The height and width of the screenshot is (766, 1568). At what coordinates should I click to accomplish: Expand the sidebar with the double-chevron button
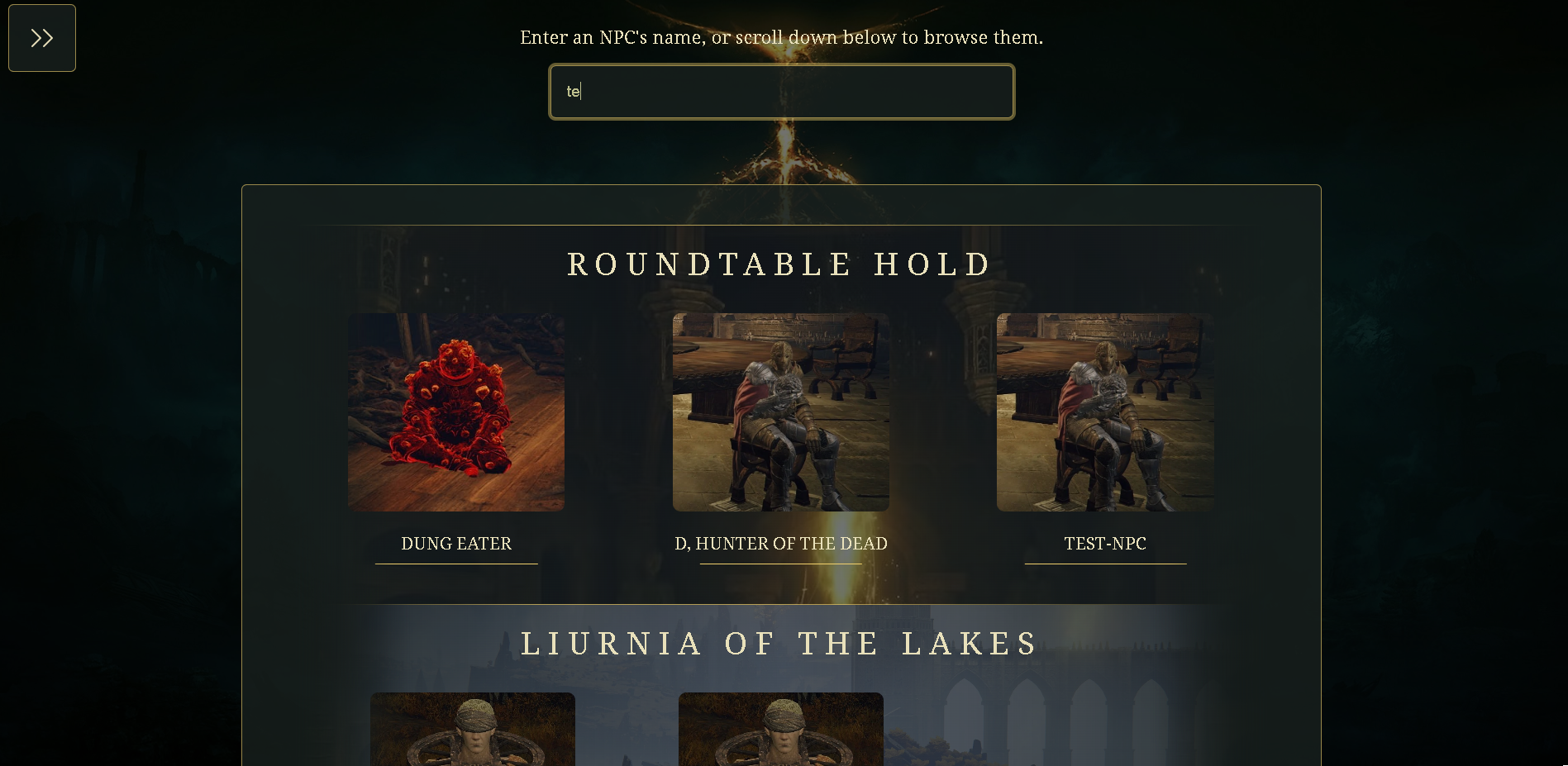41,37
